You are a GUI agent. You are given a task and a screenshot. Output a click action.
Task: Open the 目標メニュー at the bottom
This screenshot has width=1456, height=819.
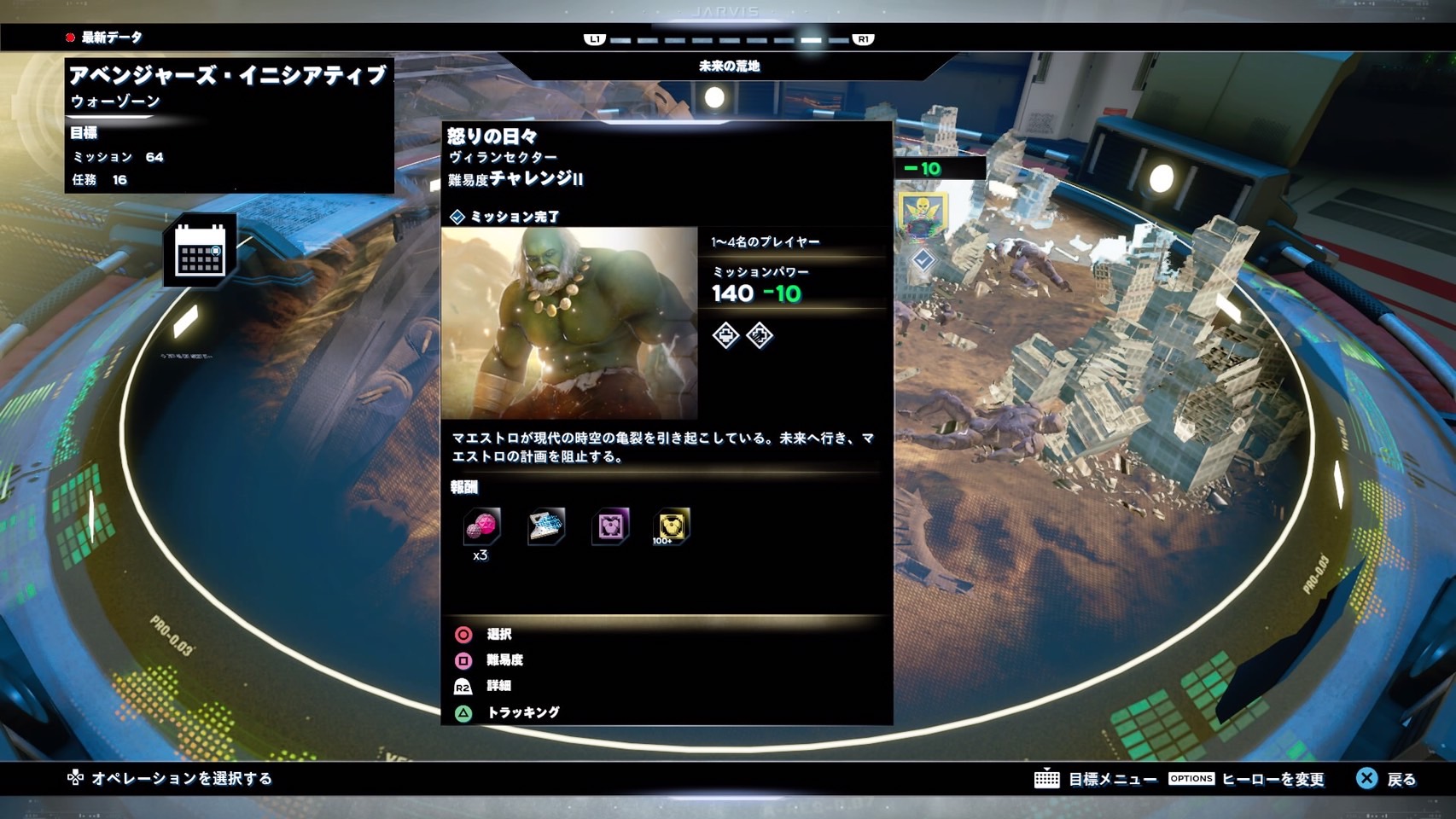click(1096, 779)
